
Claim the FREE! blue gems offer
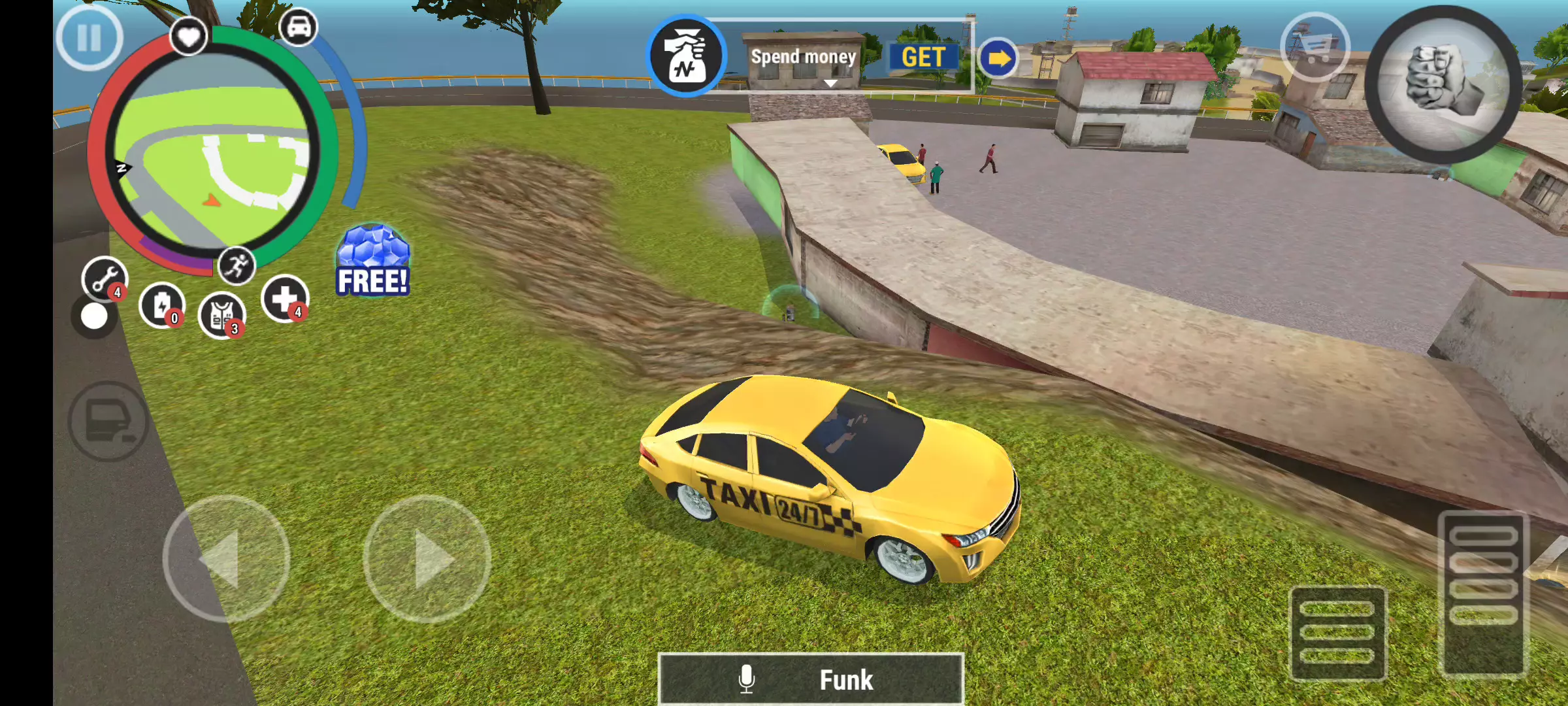tap(372, 261)
